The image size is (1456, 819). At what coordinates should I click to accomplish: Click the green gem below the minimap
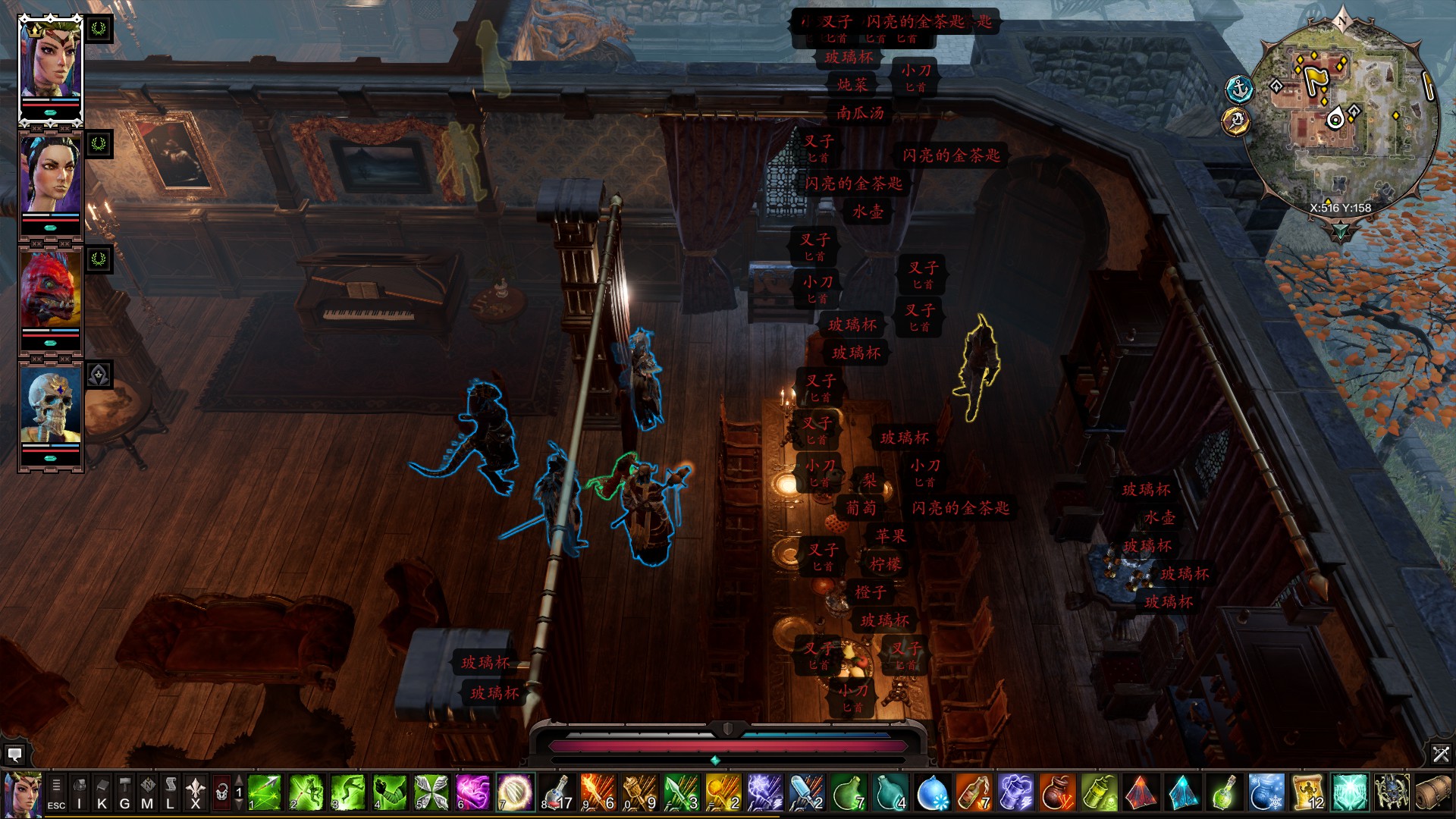1340,231
